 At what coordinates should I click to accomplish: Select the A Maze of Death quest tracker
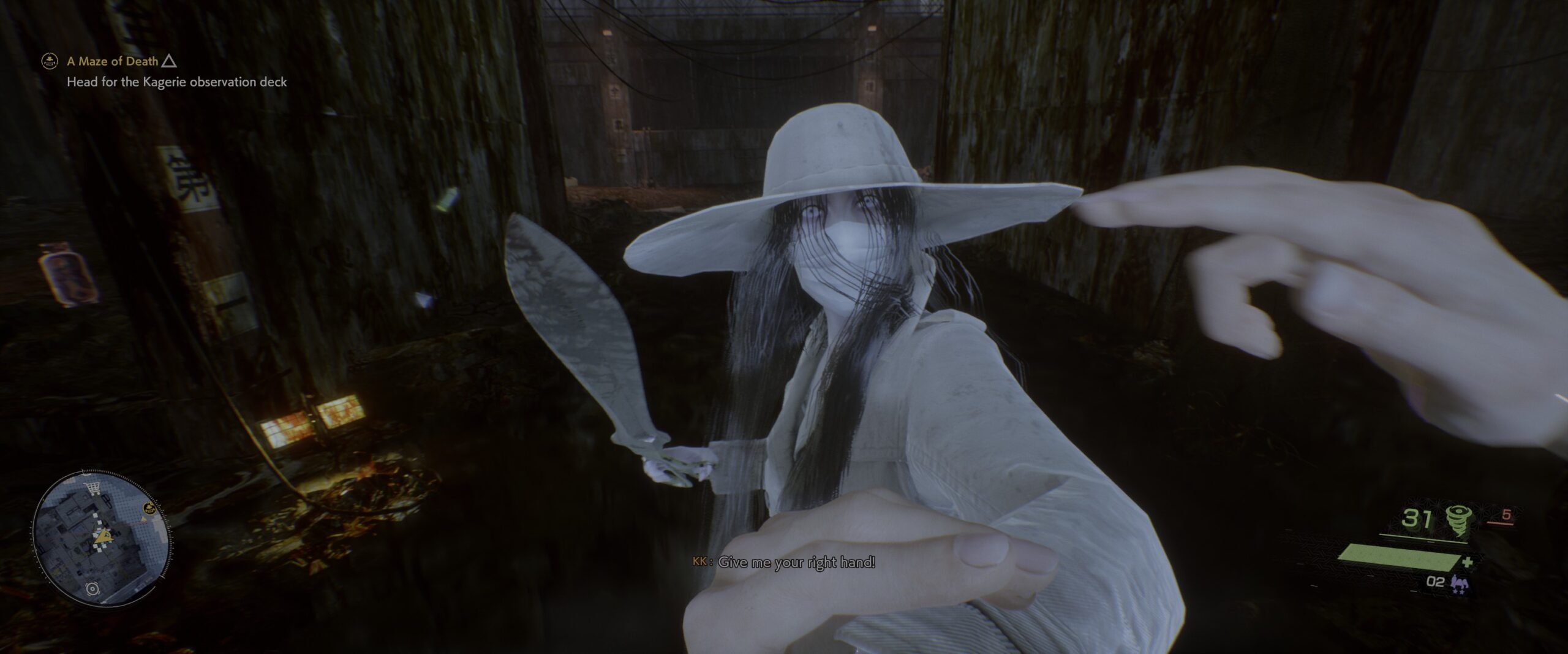[113, 61]
